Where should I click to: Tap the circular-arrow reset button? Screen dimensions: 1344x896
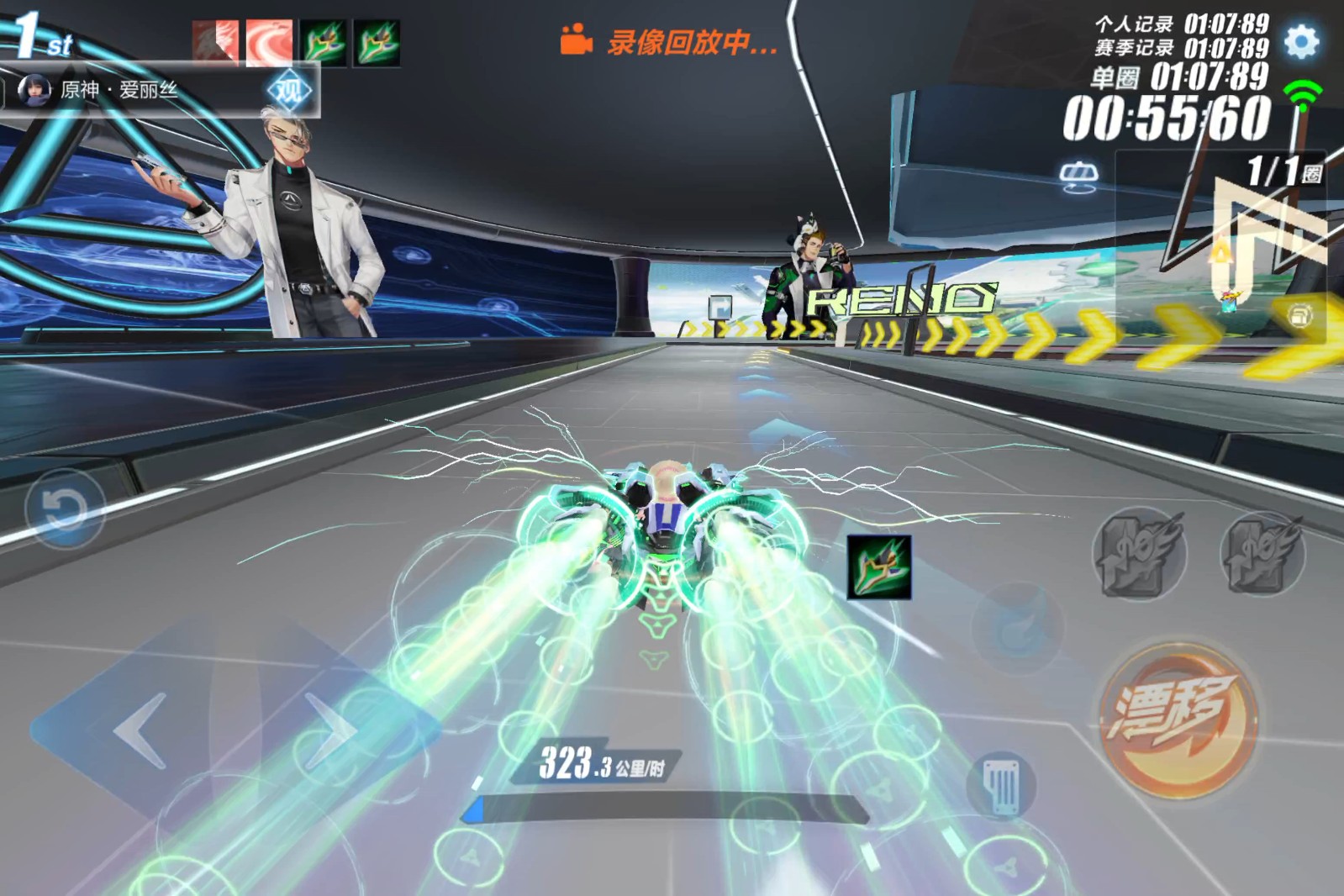(64, 509)
